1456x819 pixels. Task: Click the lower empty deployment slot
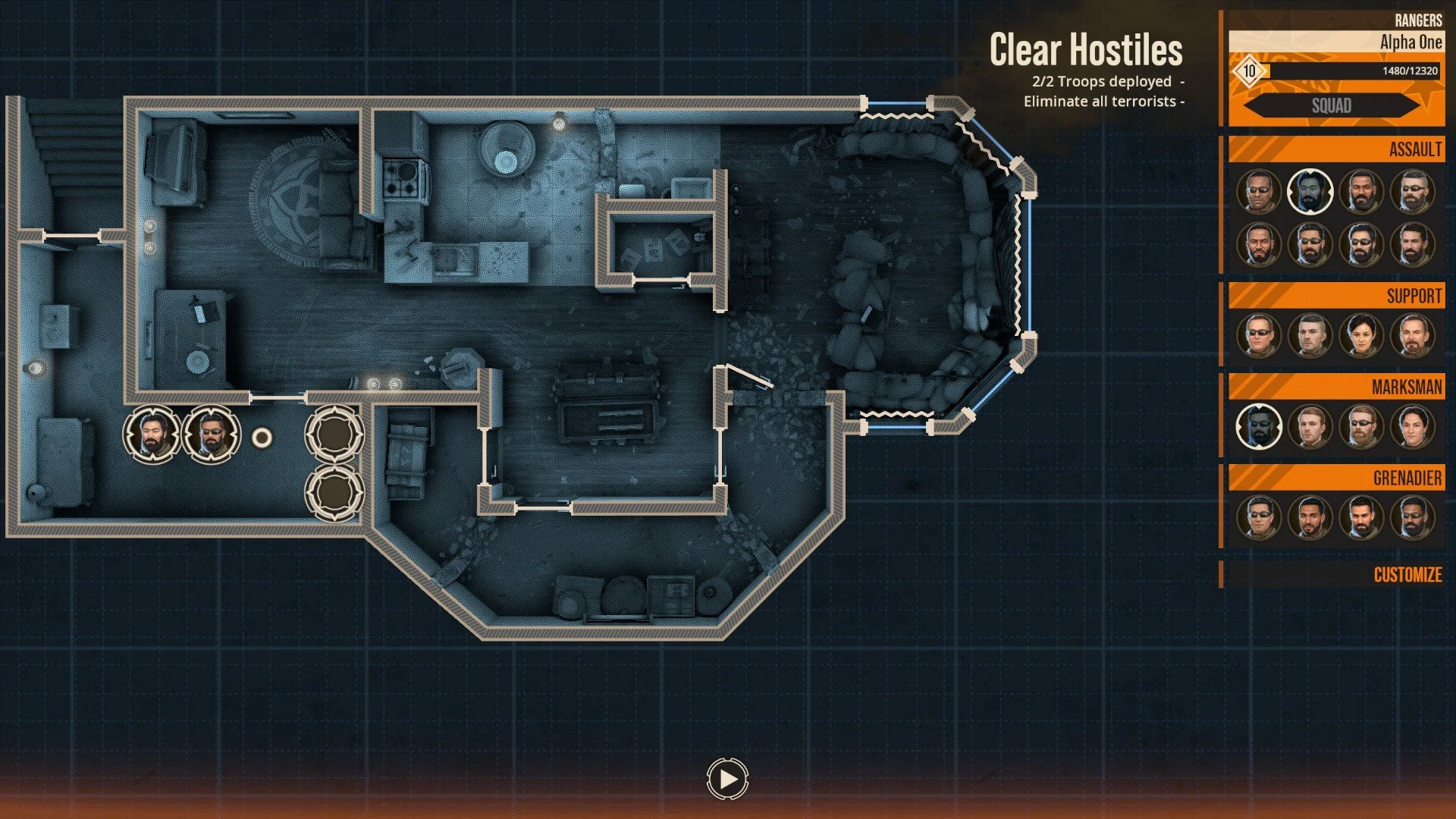point(334,493)
